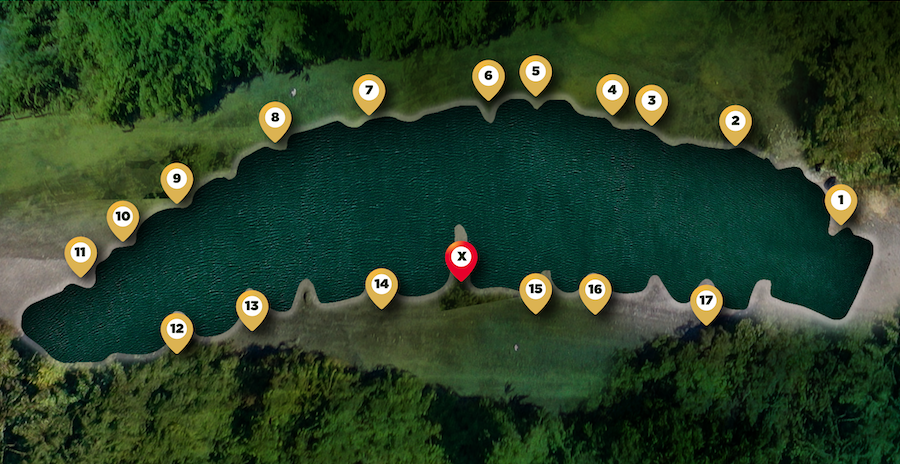Select fishing peg marker 1
The height and width of the screenshot is (464, 900).
click(x=841, y=201)
